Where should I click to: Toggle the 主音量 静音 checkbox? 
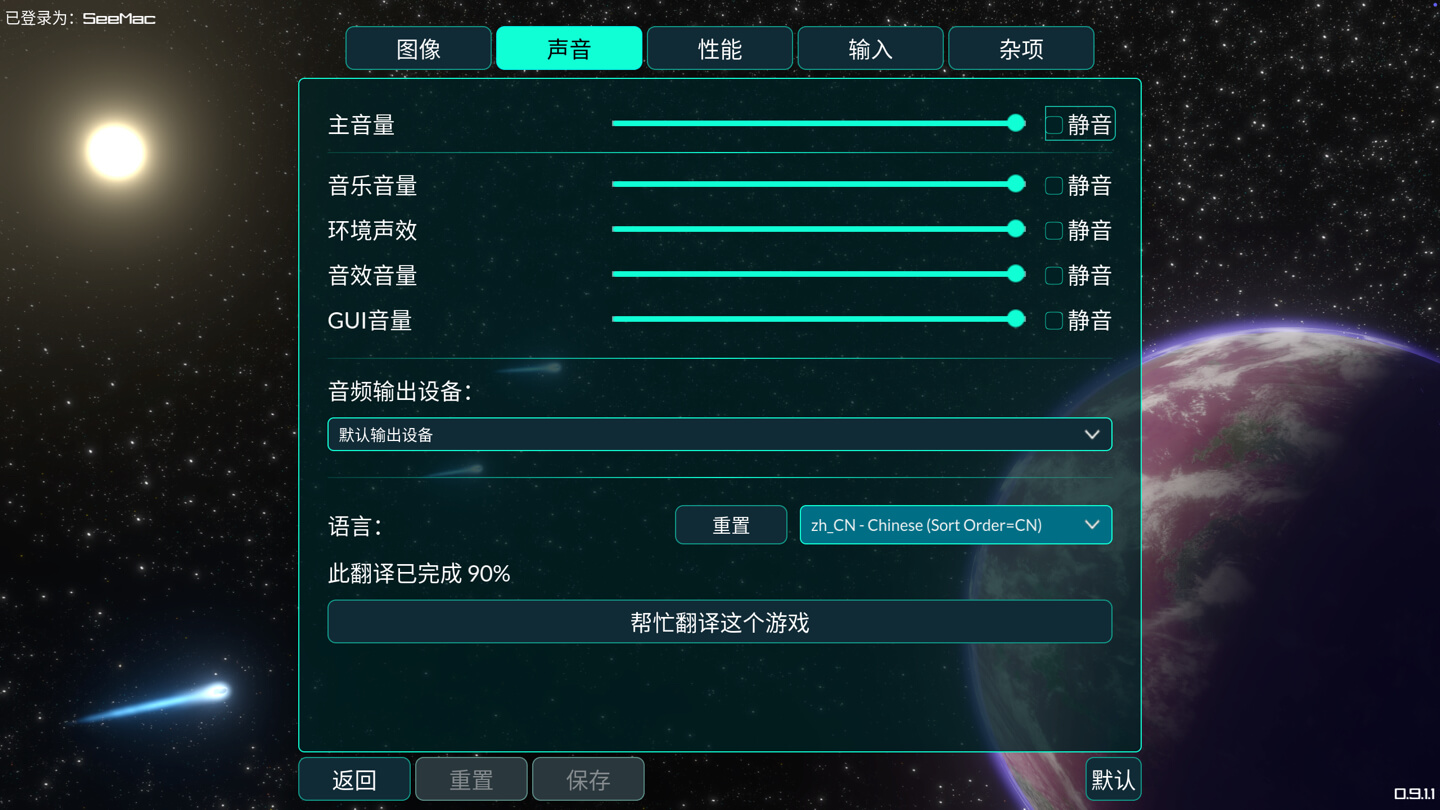(x=1054, y=125)
